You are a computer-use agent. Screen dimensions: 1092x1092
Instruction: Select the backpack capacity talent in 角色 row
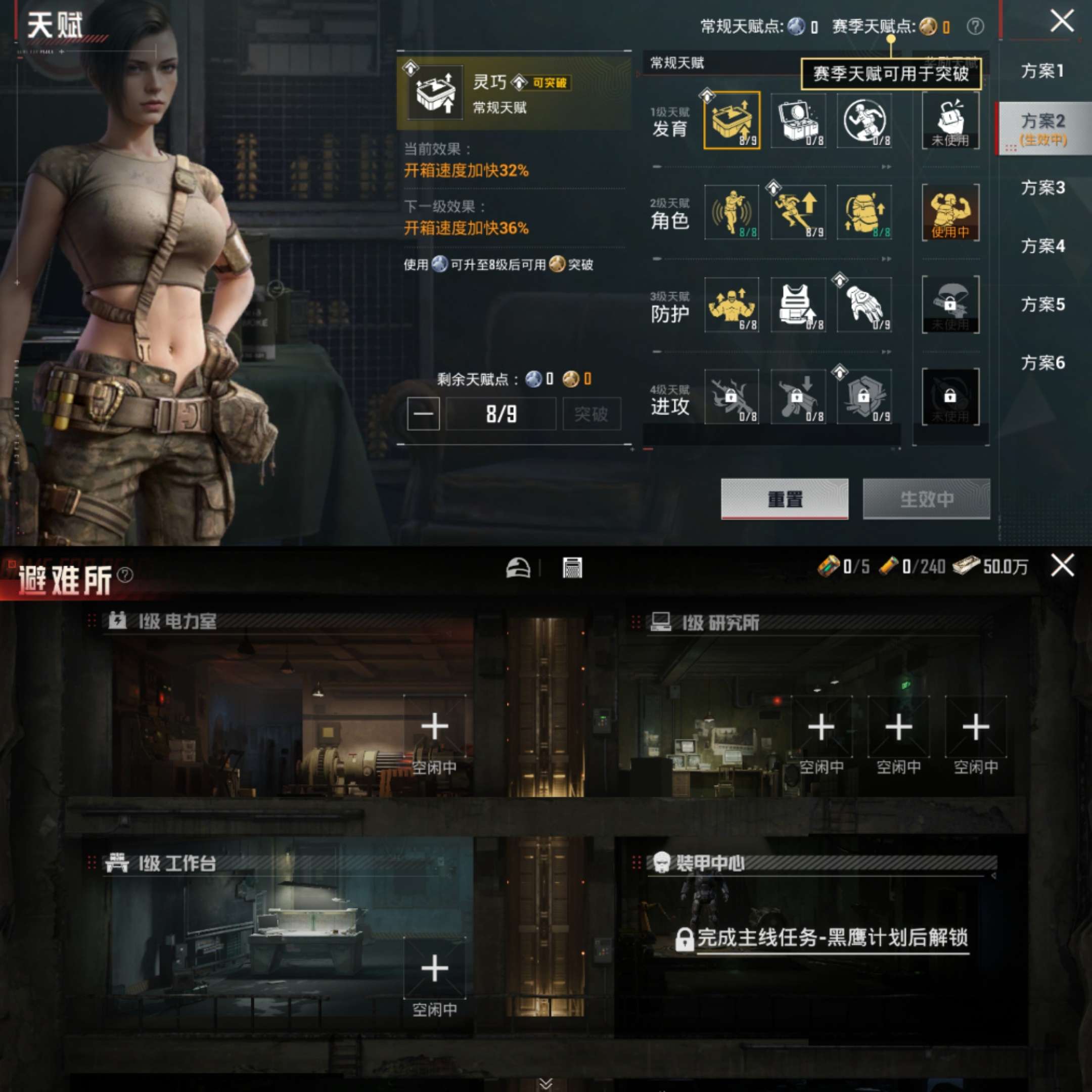click(x=865, y=213)
